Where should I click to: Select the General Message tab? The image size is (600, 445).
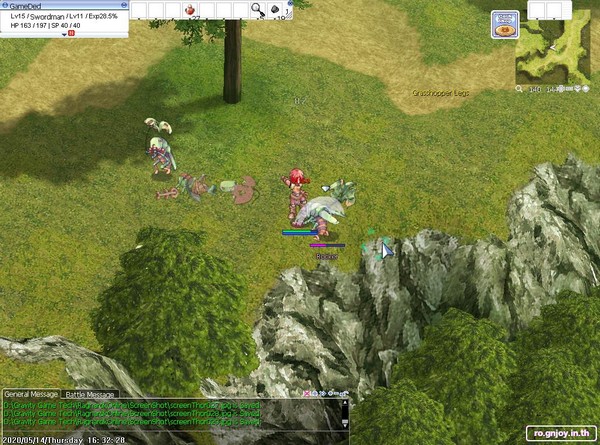click(x=30, y=395)
